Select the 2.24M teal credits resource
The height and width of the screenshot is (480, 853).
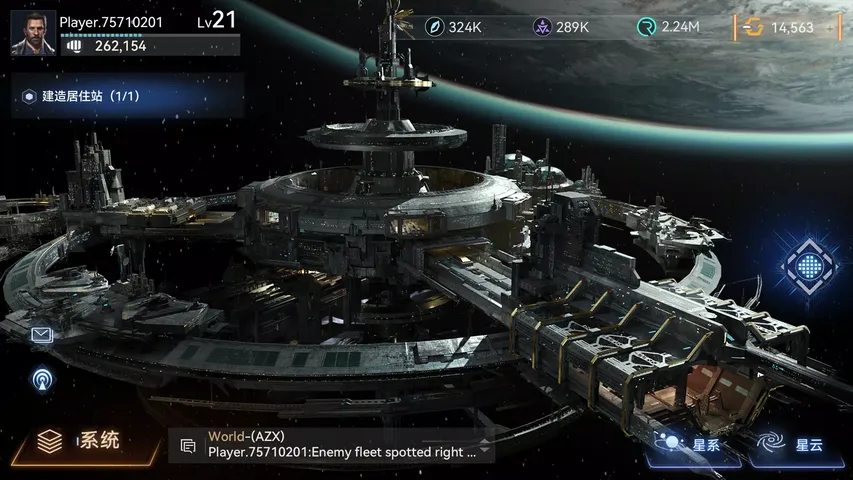point(668,27)
